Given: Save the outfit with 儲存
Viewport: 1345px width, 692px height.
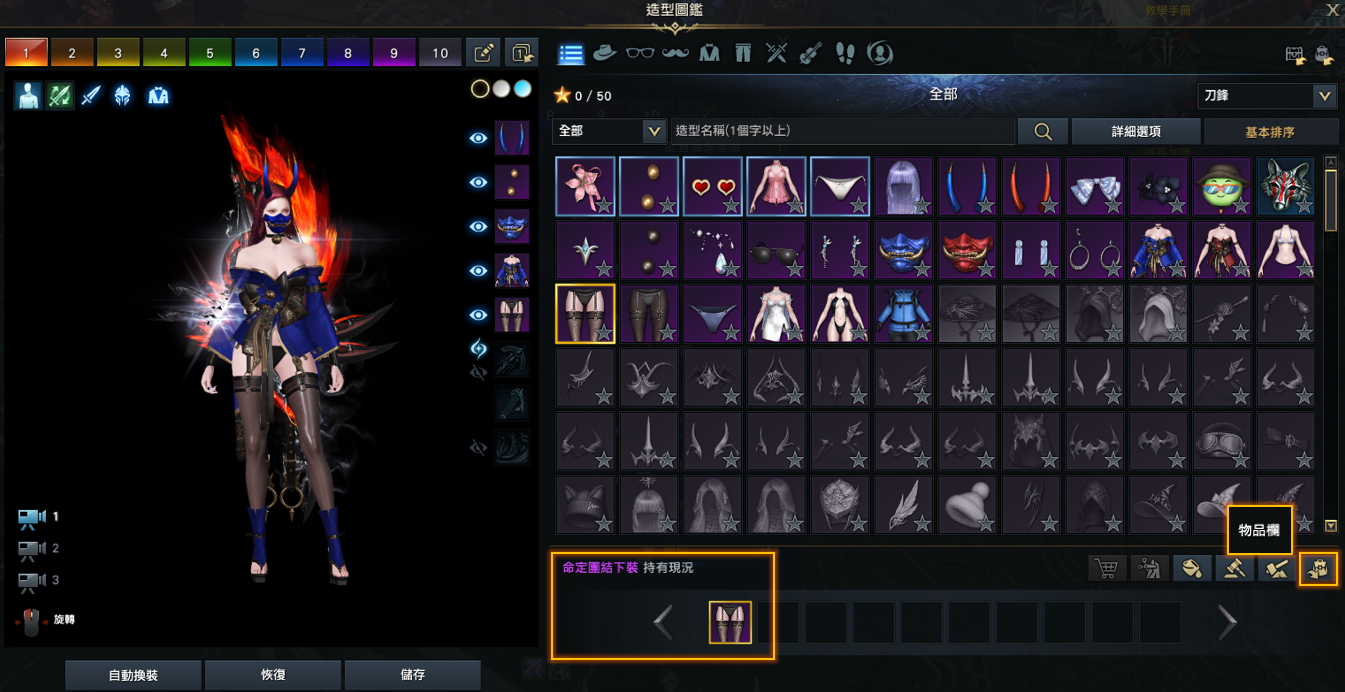Looking at the screenshot, I should pos(412,675).
